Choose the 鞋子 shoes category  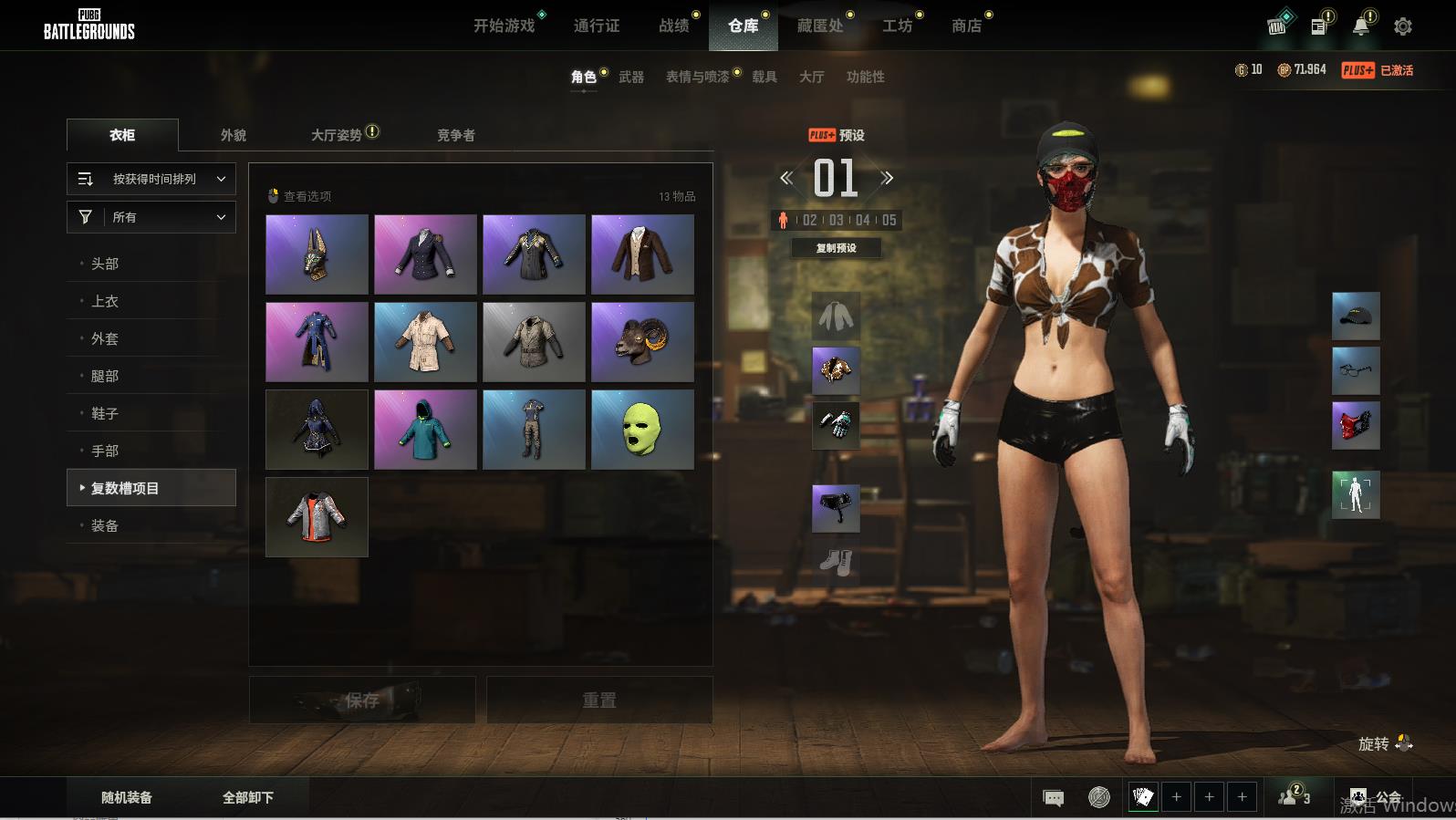click(105, 413)
